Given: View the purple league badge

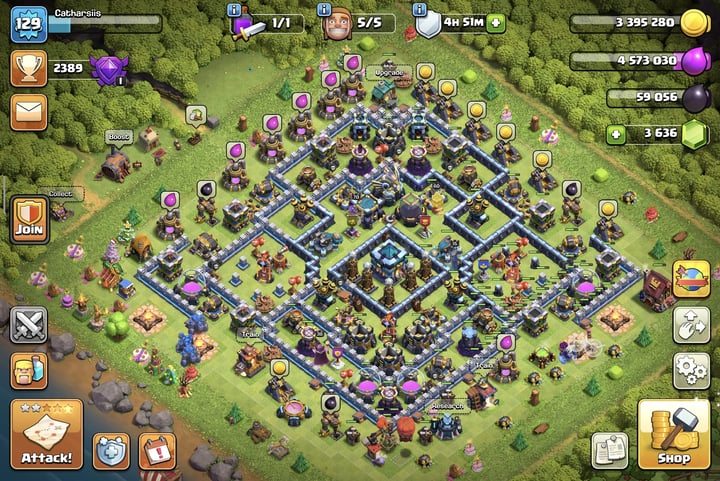Looking at the screenshot, I should pyautogui.click(x=108, y=68).
